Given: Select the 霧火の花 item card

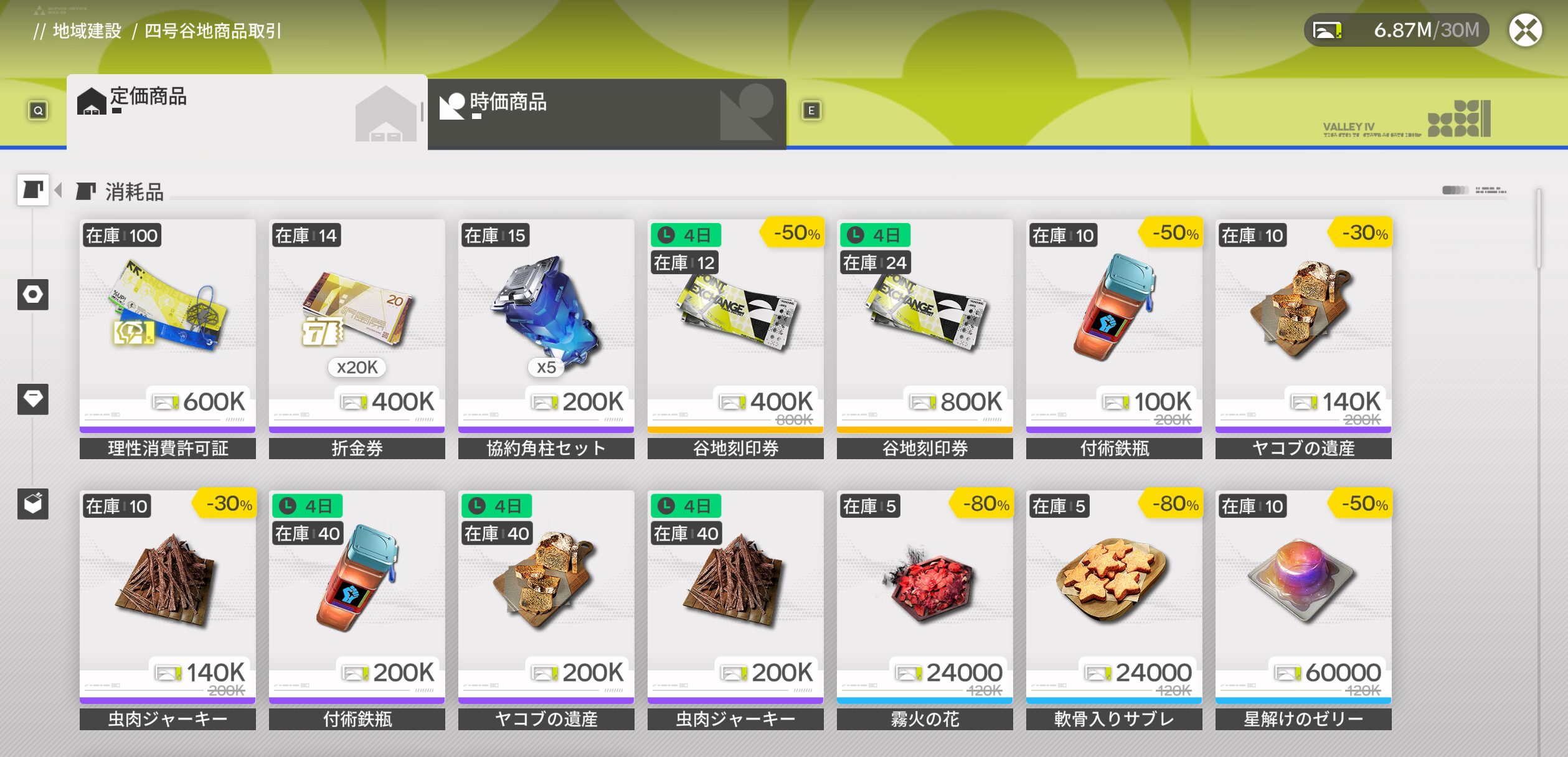Looking at the screenshot, I should click(925, 596).
